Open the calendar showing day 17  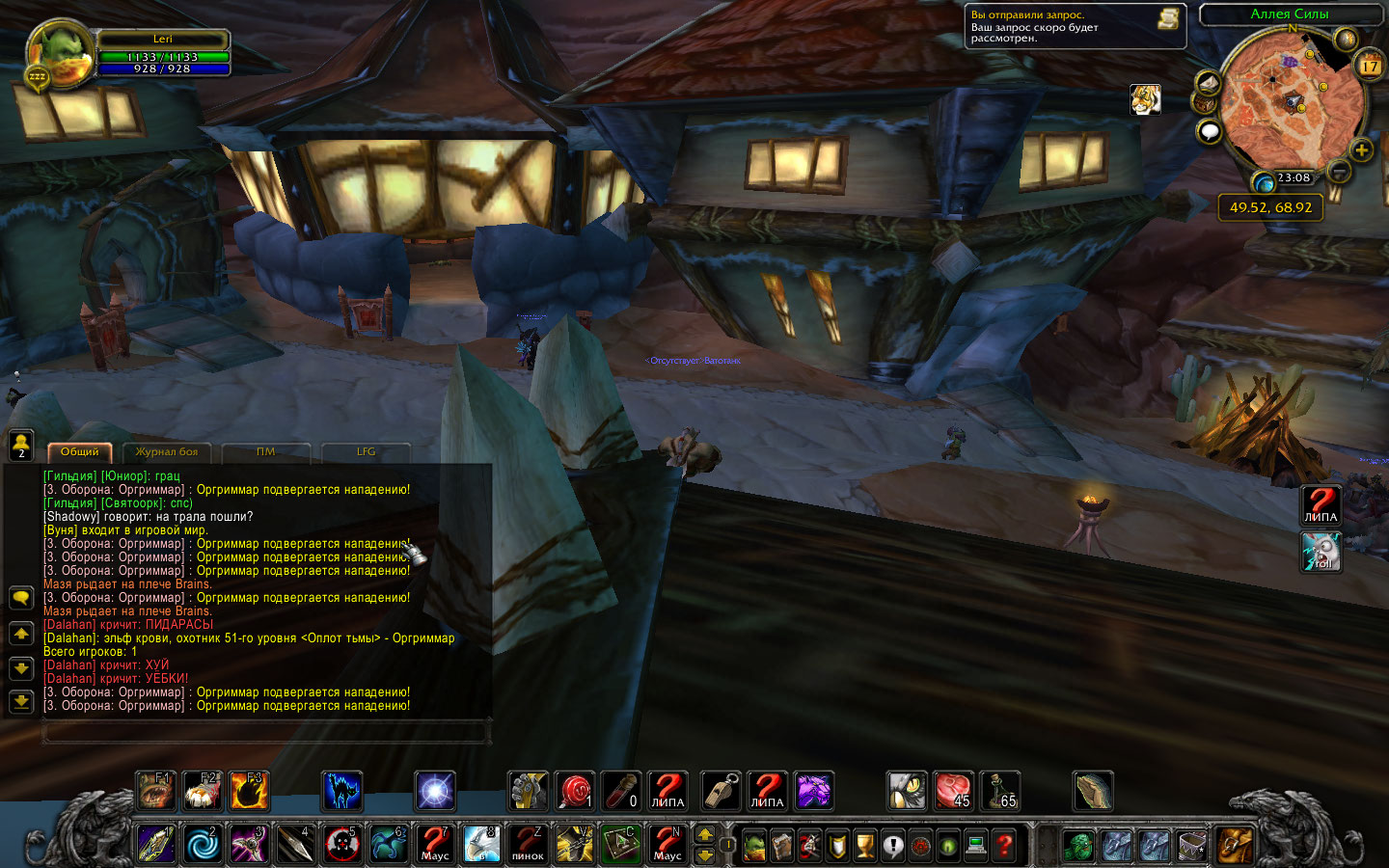pyautogui.click(x=1370, y=66)
